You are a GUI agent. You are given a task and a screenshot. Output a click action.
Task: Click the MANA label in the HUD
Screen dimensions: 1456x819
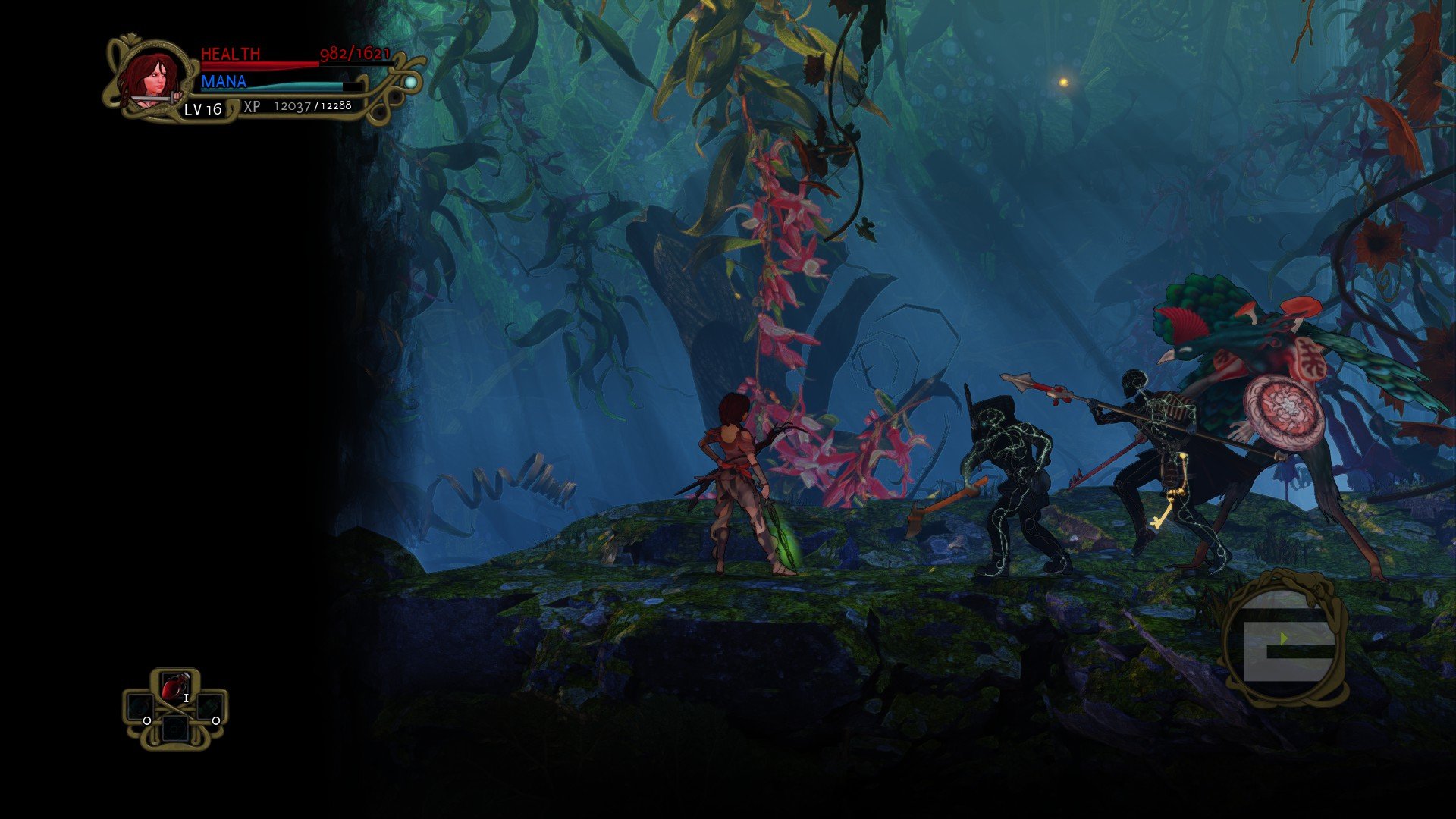click(x=223, y=81)
